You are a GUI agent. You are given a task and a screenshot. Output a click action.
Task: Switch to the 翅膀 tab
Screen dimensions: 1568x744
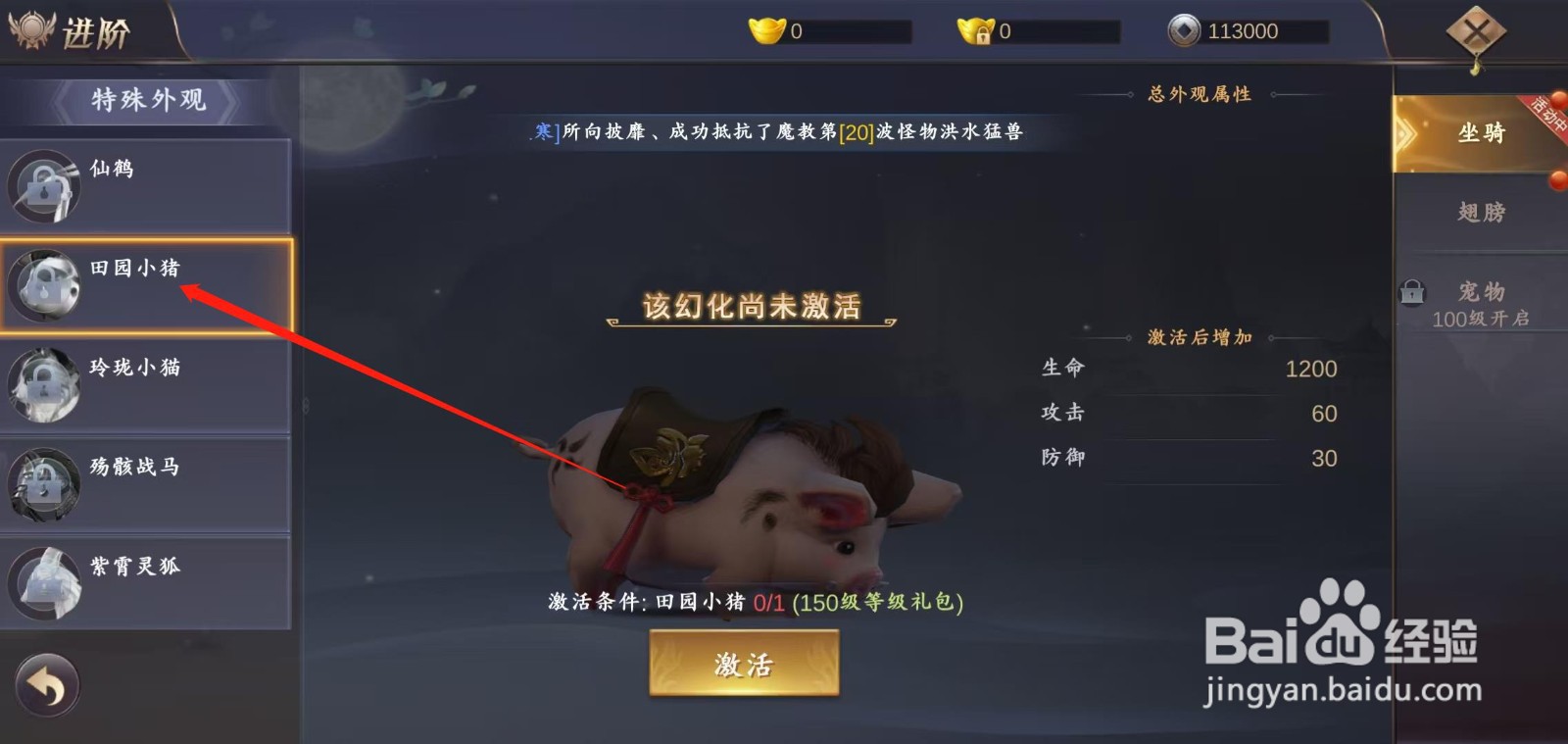coord(1482,212)
